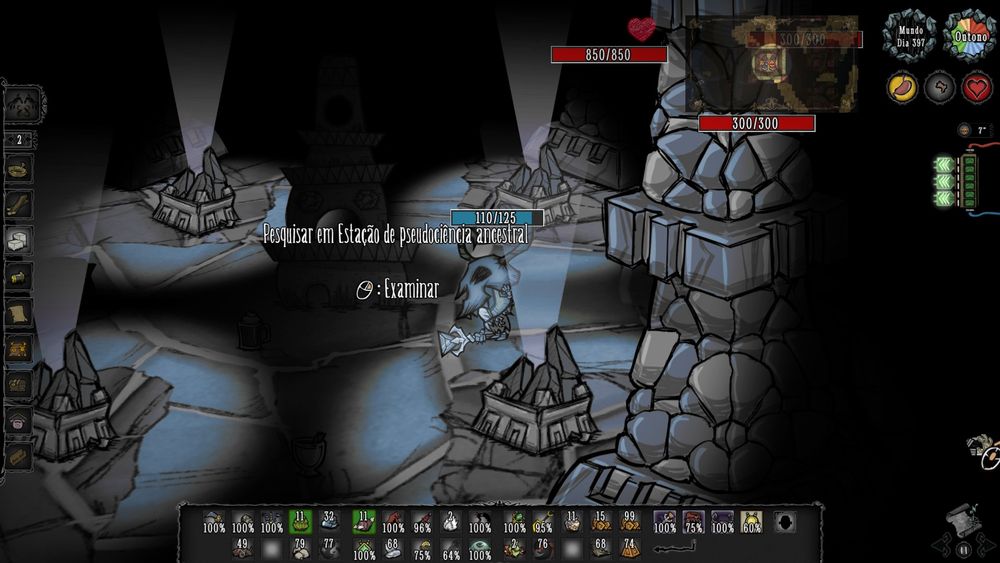Select the inventory stack of 99 items
This screenshot has height=563, width=1000.
tap(629, 522)
